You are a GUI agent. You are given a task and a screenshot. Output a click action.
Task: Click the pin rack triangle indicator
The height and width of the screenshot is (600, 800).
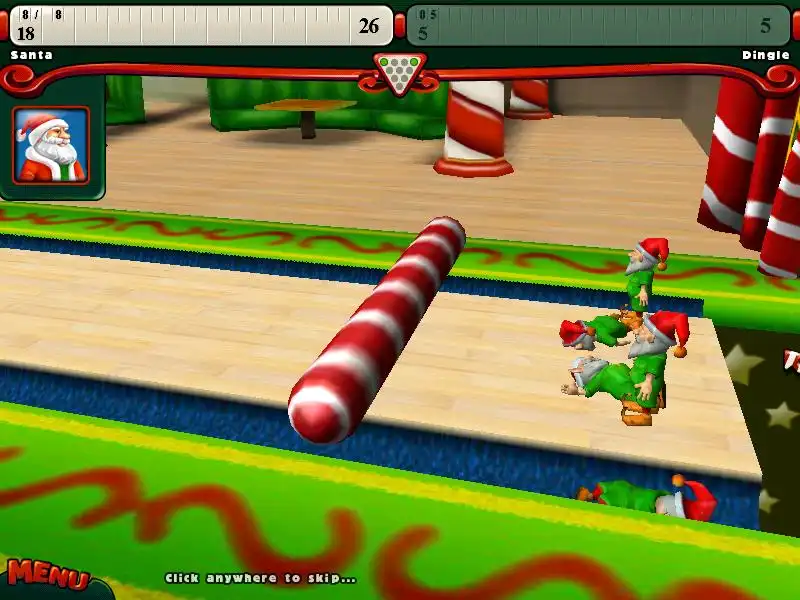click(x=400, y=73)
